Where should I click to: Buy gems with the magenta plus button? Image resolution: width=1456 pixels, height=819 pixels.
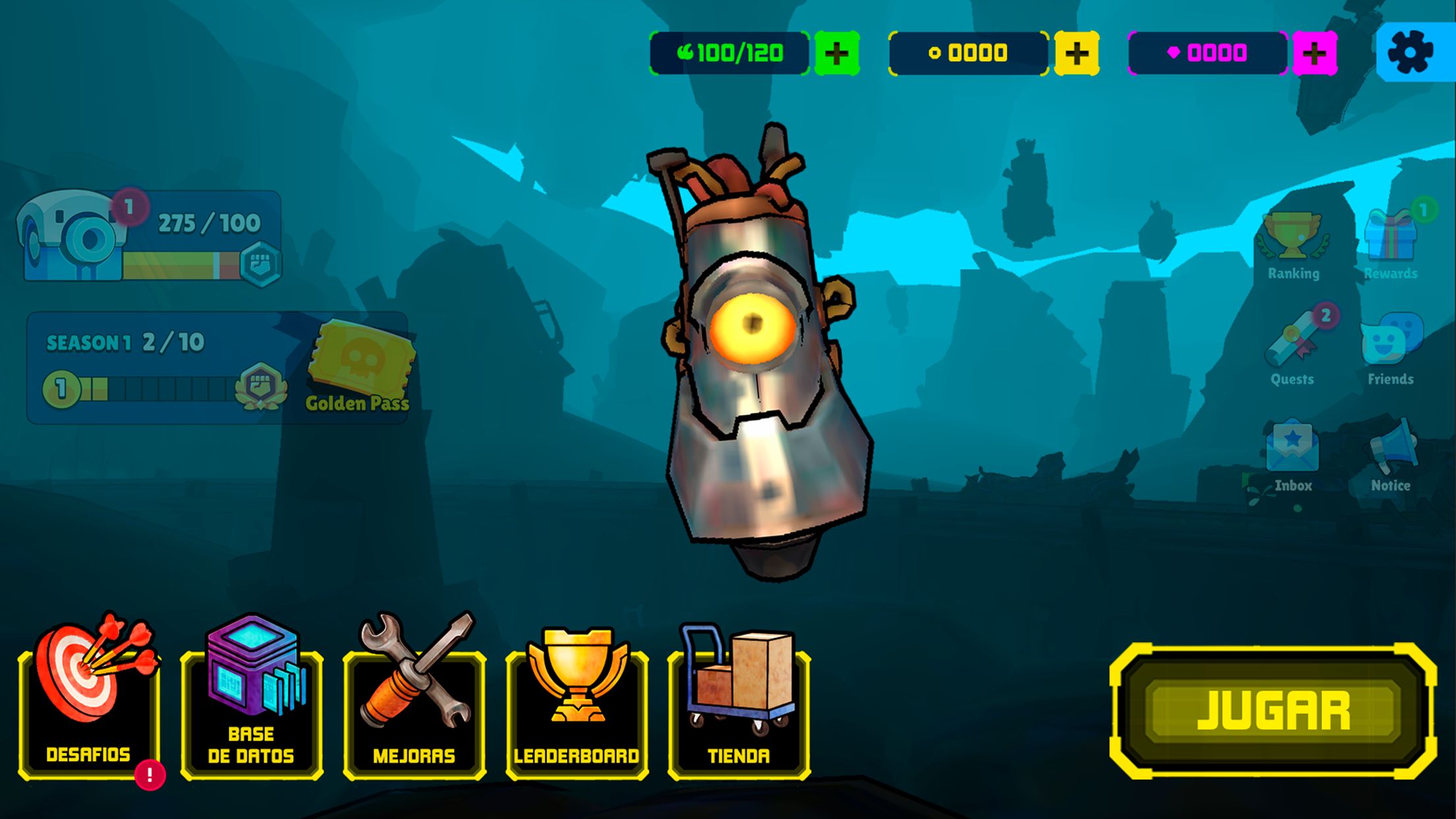click(x=1314, y=53)
